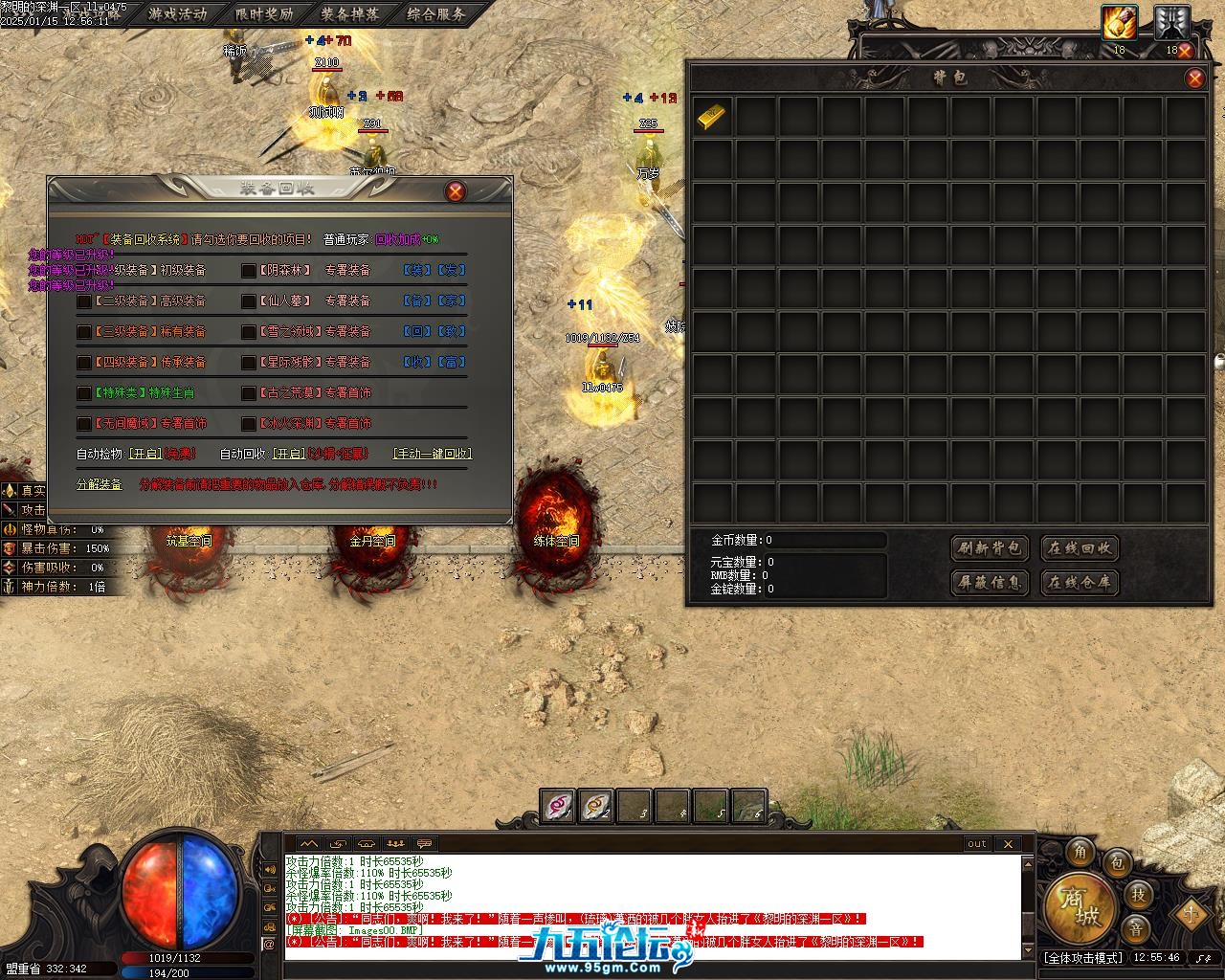Click the 技 skills round button
This screenshot has height=980, width=1225.
pyautogui.click(x=1137, y=894)
